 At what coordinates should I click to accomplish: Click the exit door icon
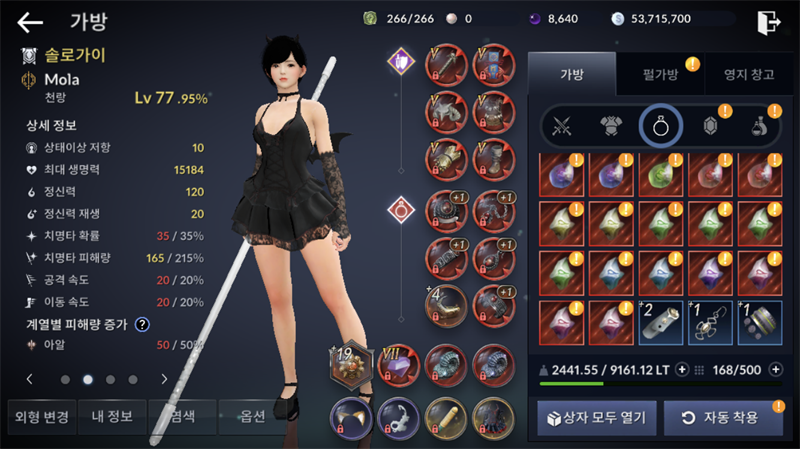(x=768, y=22)
